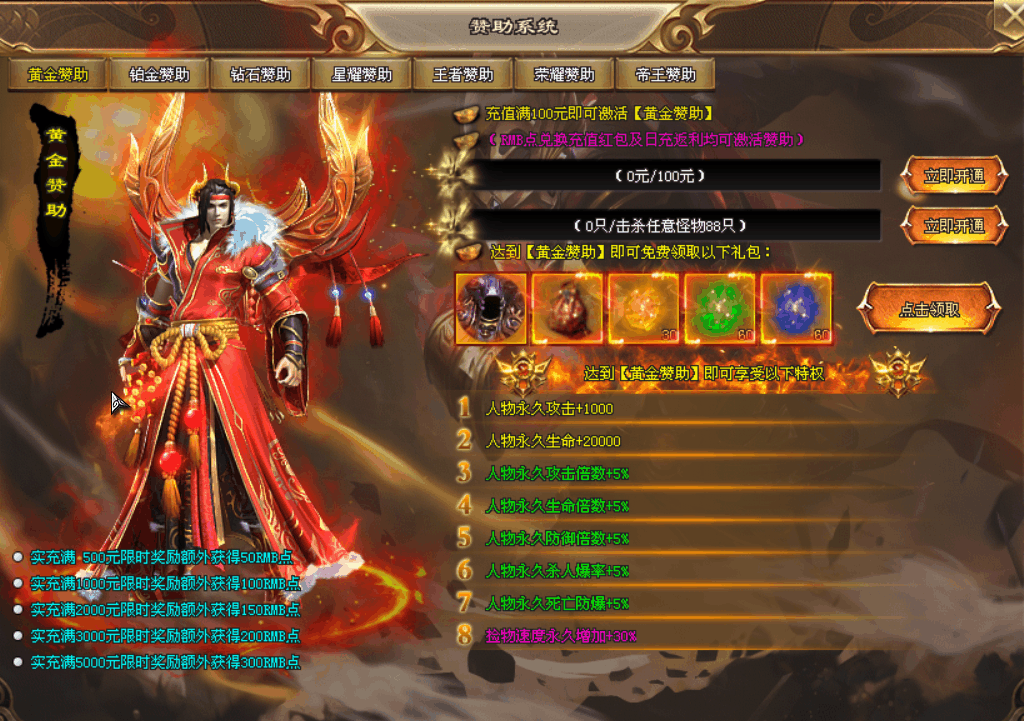The image size is (1024, 721).
Task: Select the red pouch reward icon
Action: [567, 308]
